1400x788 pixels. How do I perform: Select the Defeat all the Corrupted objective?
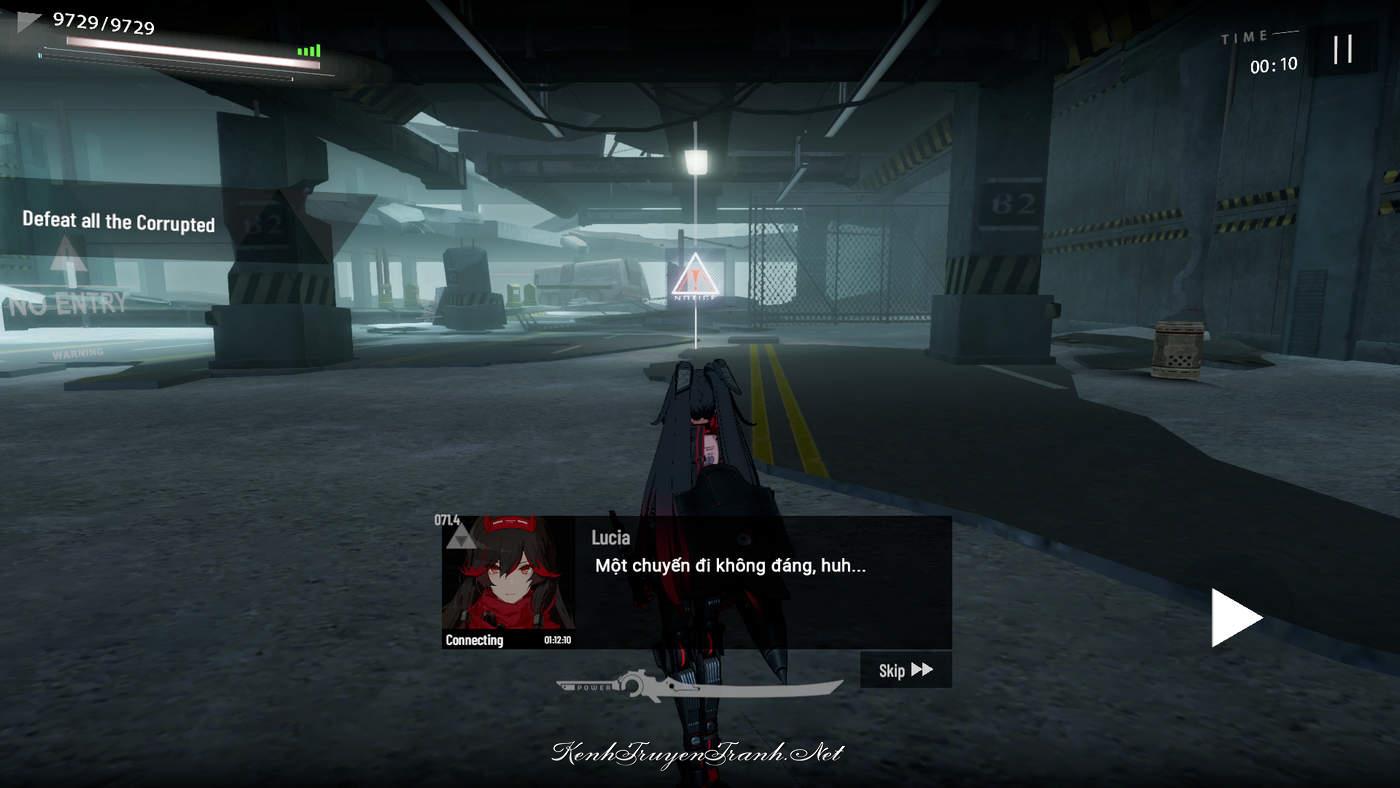pos(119,222)
